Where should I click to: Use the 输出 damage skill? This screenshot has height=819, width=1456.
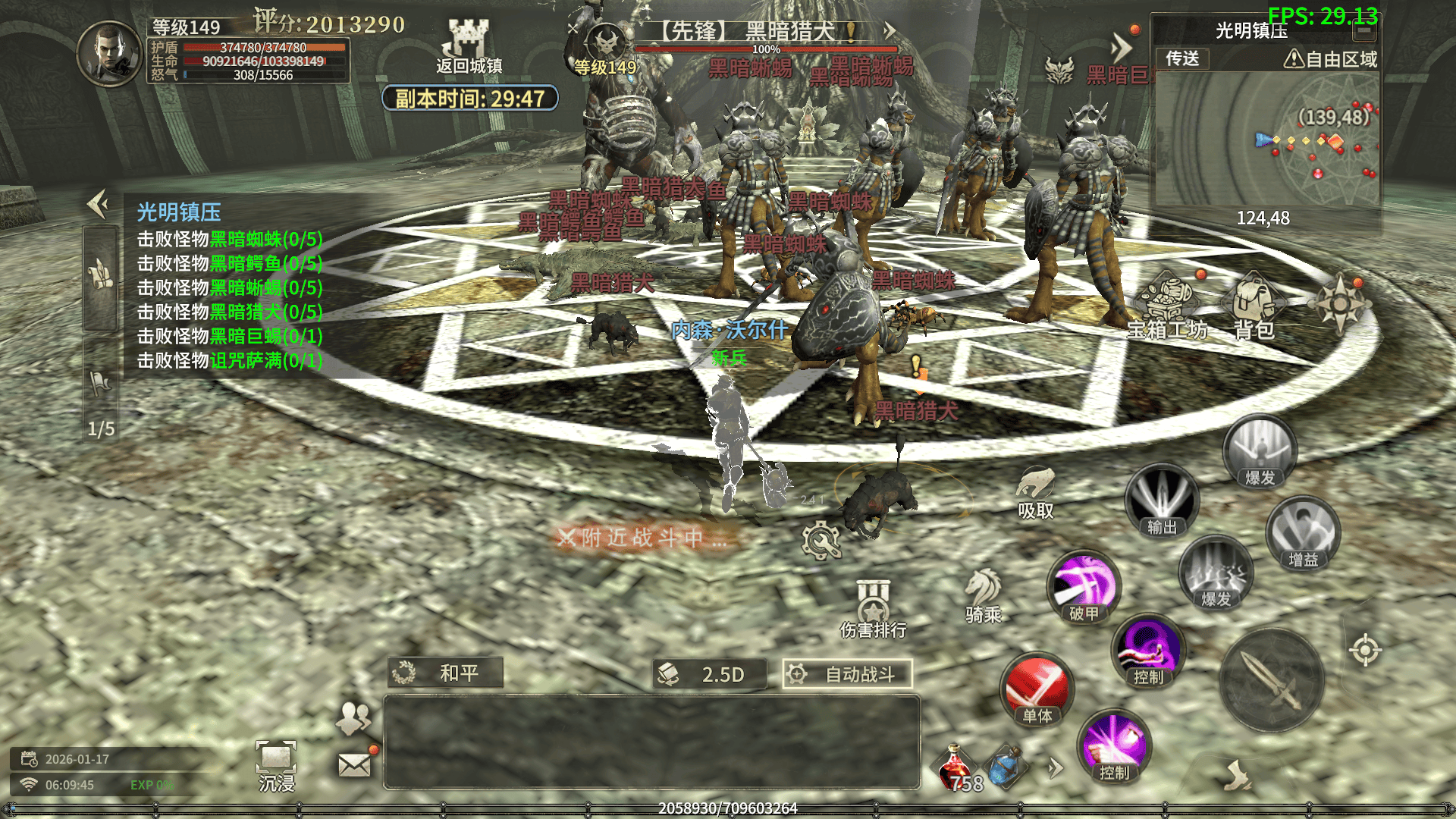tap(1161, 500)
